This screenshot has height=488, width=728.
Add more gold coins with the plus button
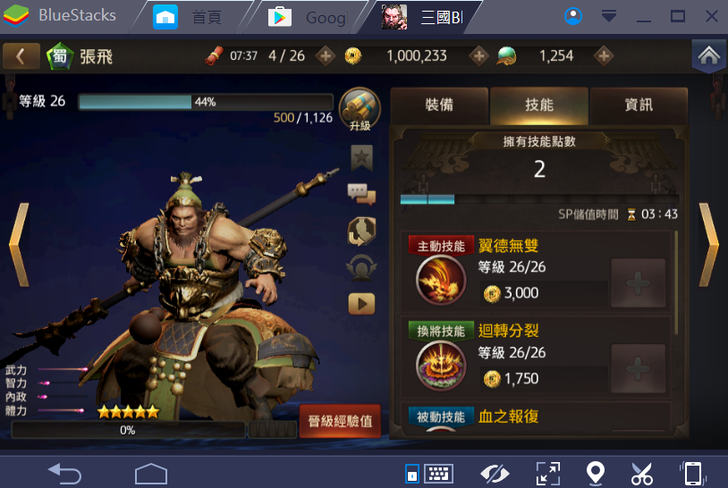click(479, 56)
